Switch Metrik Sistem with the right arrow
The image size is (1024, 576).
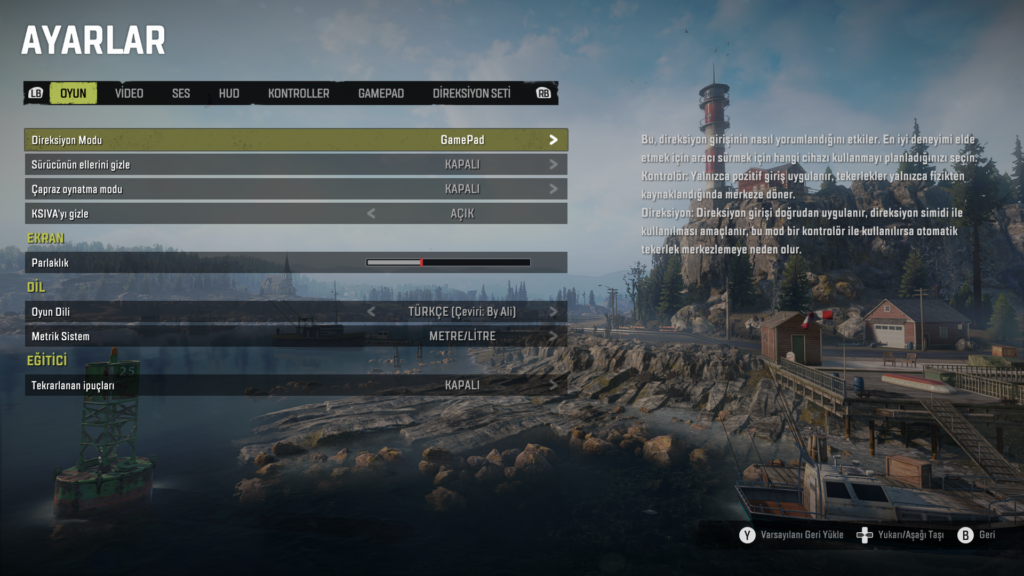553,336
